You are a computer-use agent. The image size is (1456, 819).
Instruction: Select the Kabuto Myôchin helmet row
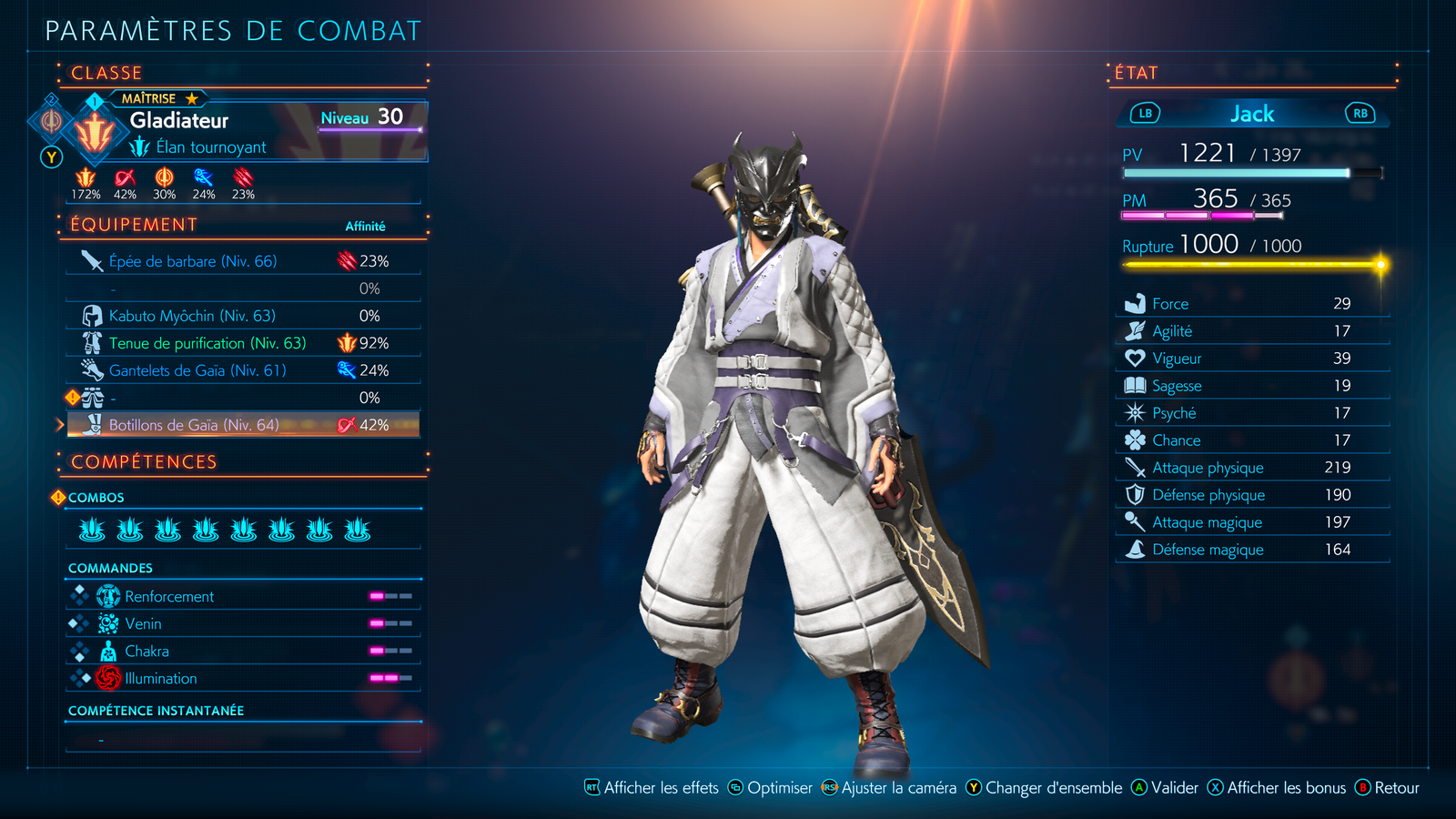click(x=192, y=316)
